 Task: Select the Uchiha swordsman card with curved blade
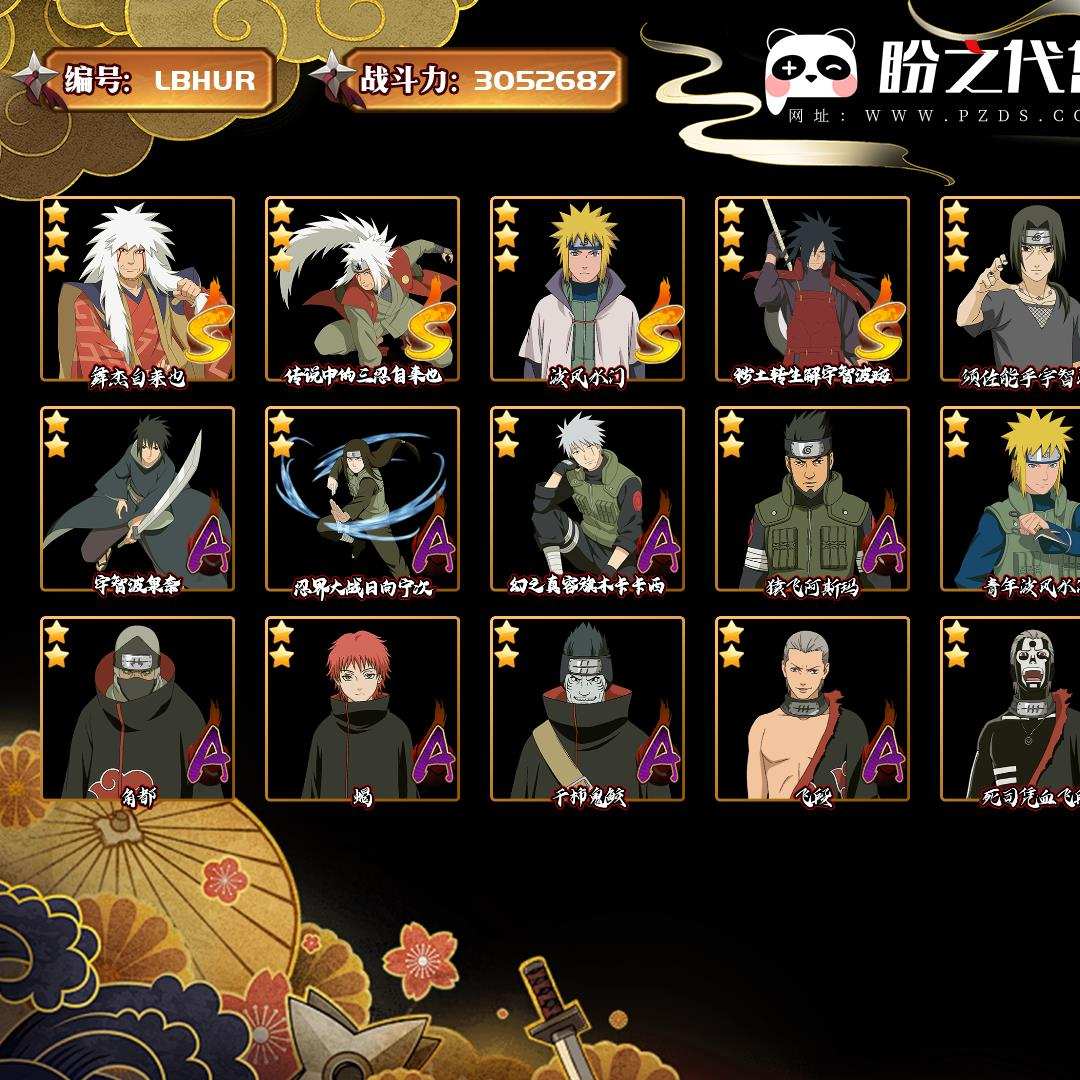pos(138,499)
